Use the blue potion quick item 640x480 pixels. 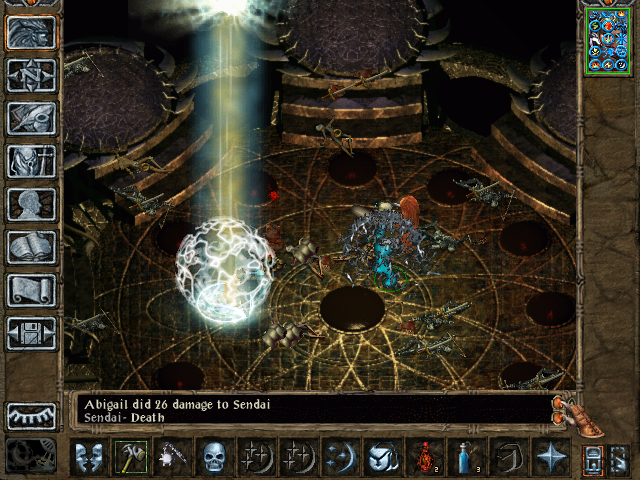[x=466, y=458]
